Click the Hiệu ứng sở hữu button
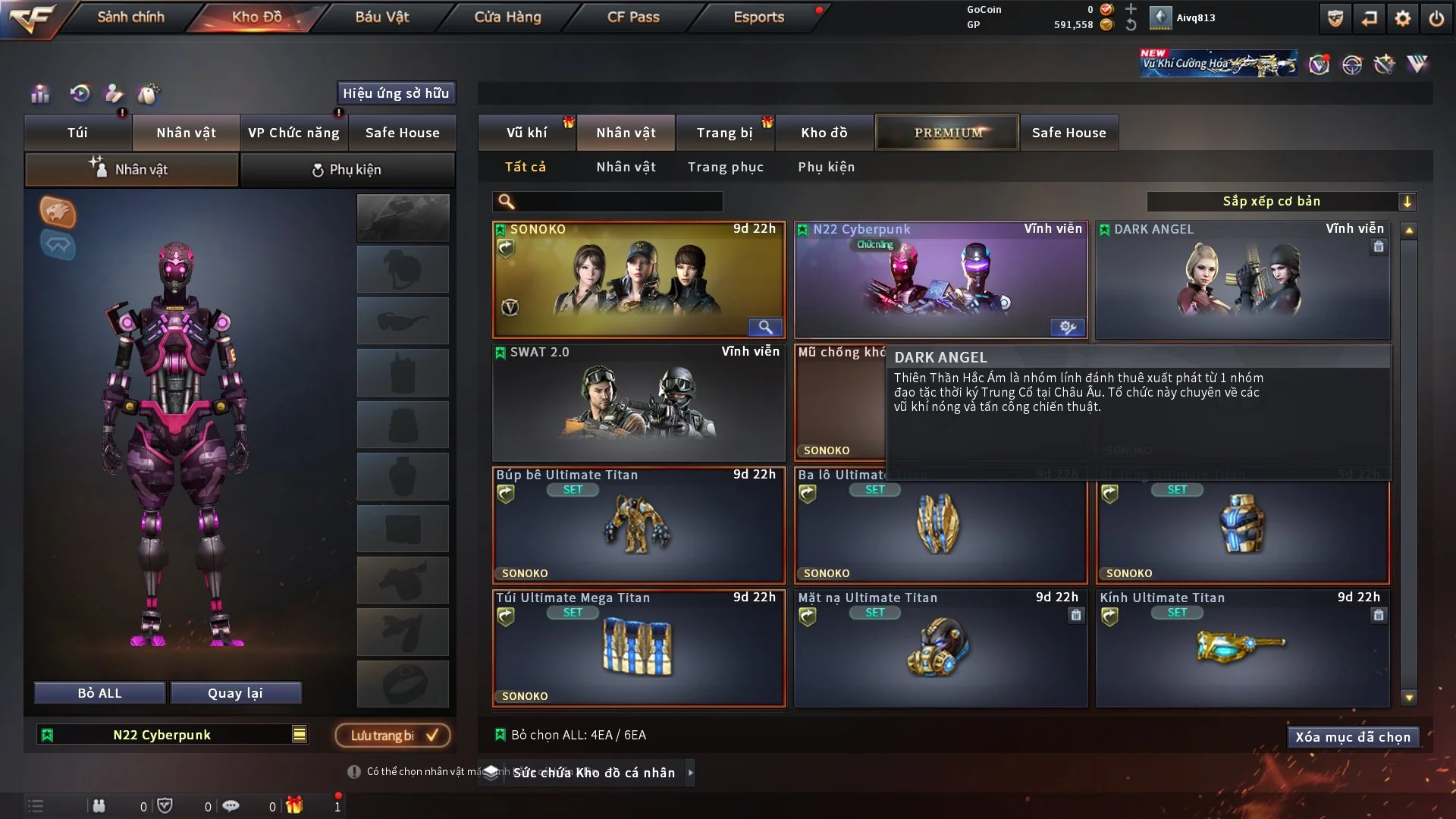Viewport: 1456px width, 819px height. pos(396,93)
